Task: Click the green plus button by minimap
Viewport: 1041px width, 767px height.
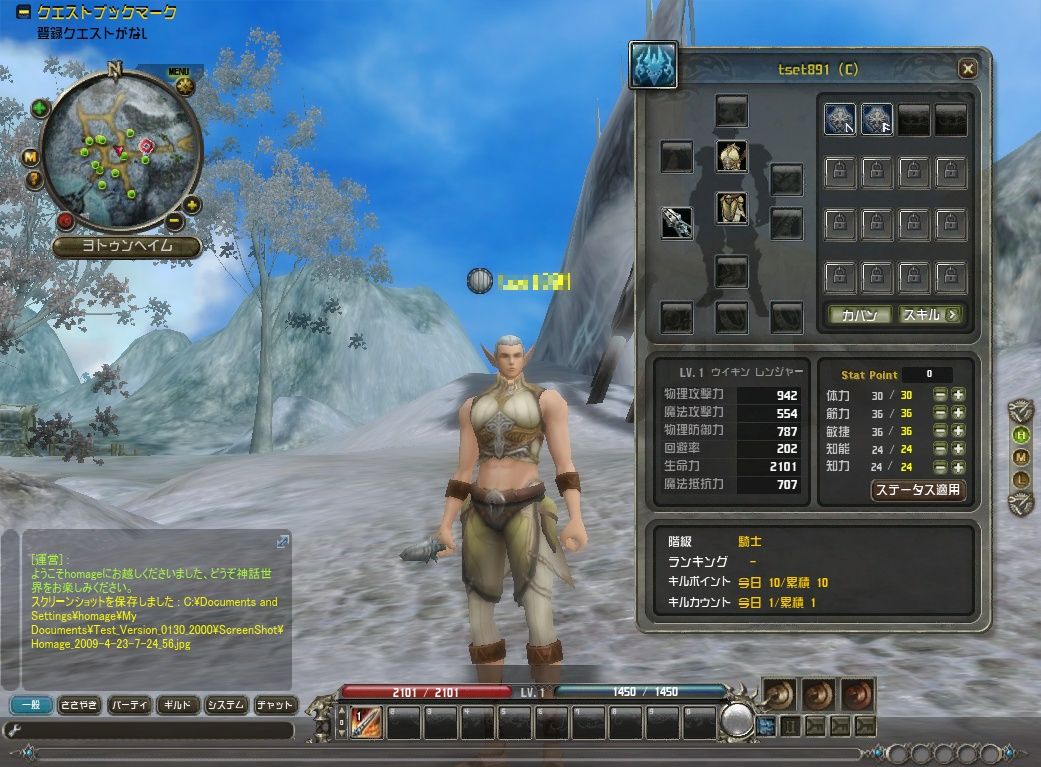Action: pos(40,109)
